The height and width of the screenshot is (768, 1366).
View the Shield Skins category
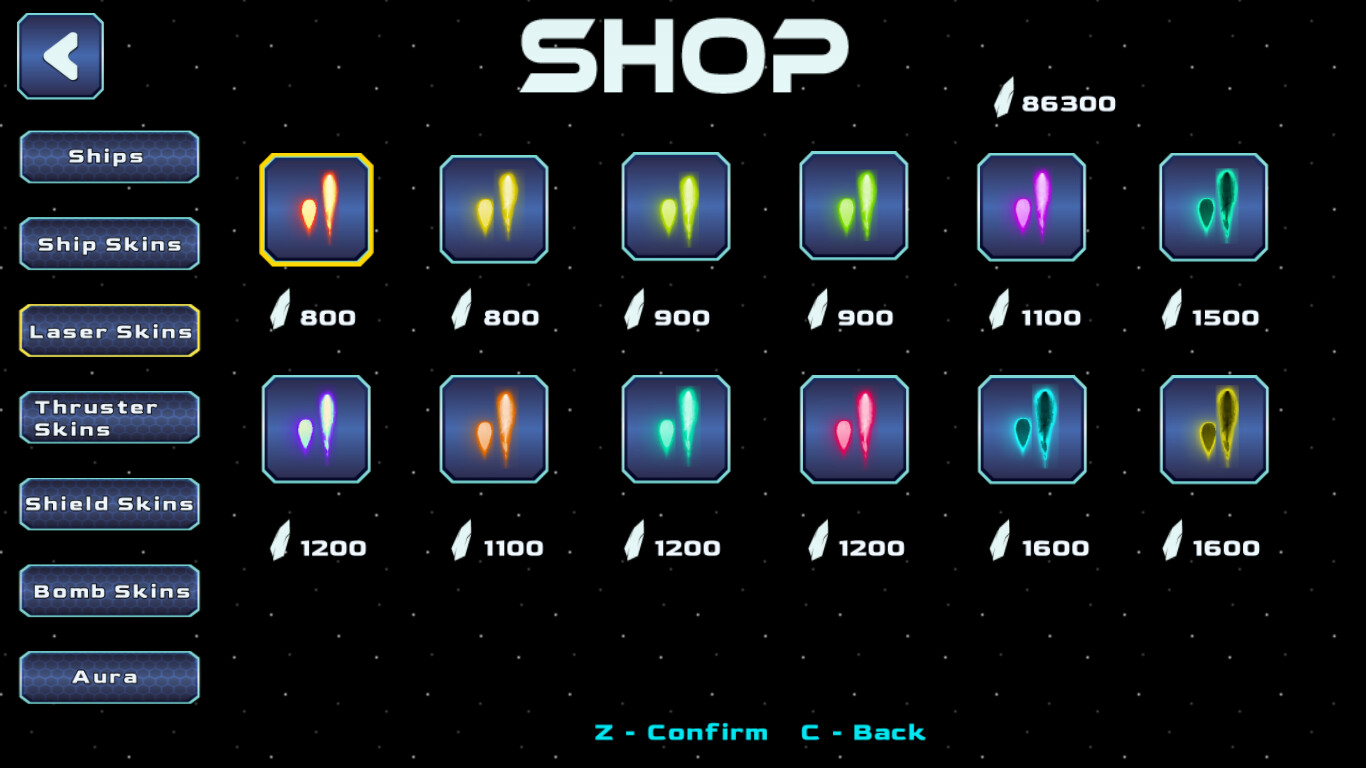pos(109,504)
